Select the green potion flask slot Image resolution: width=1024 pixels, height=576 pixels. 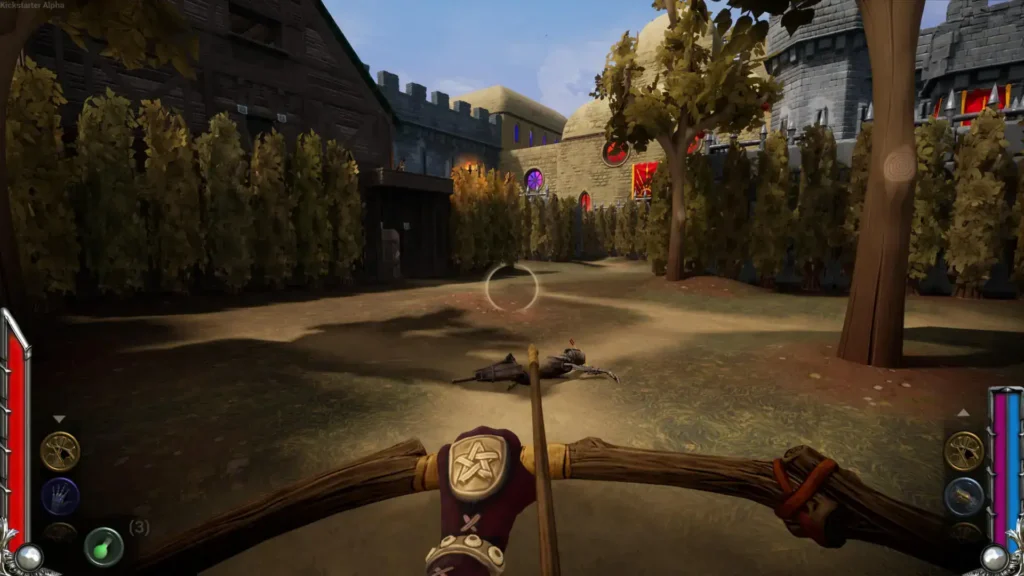pos(104,546)
